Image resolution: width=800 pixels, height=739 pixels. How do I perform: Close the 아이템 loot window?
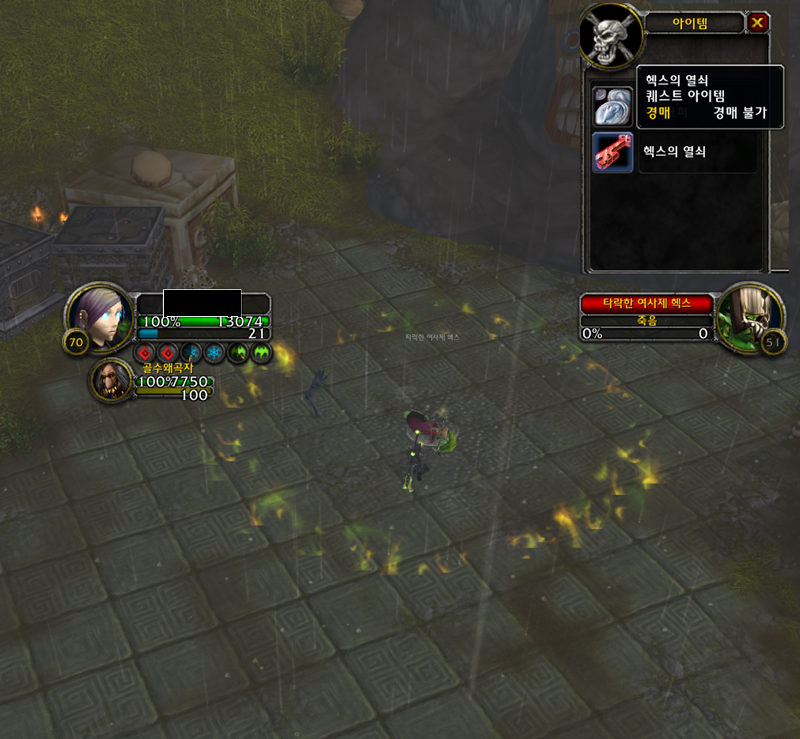758,22
